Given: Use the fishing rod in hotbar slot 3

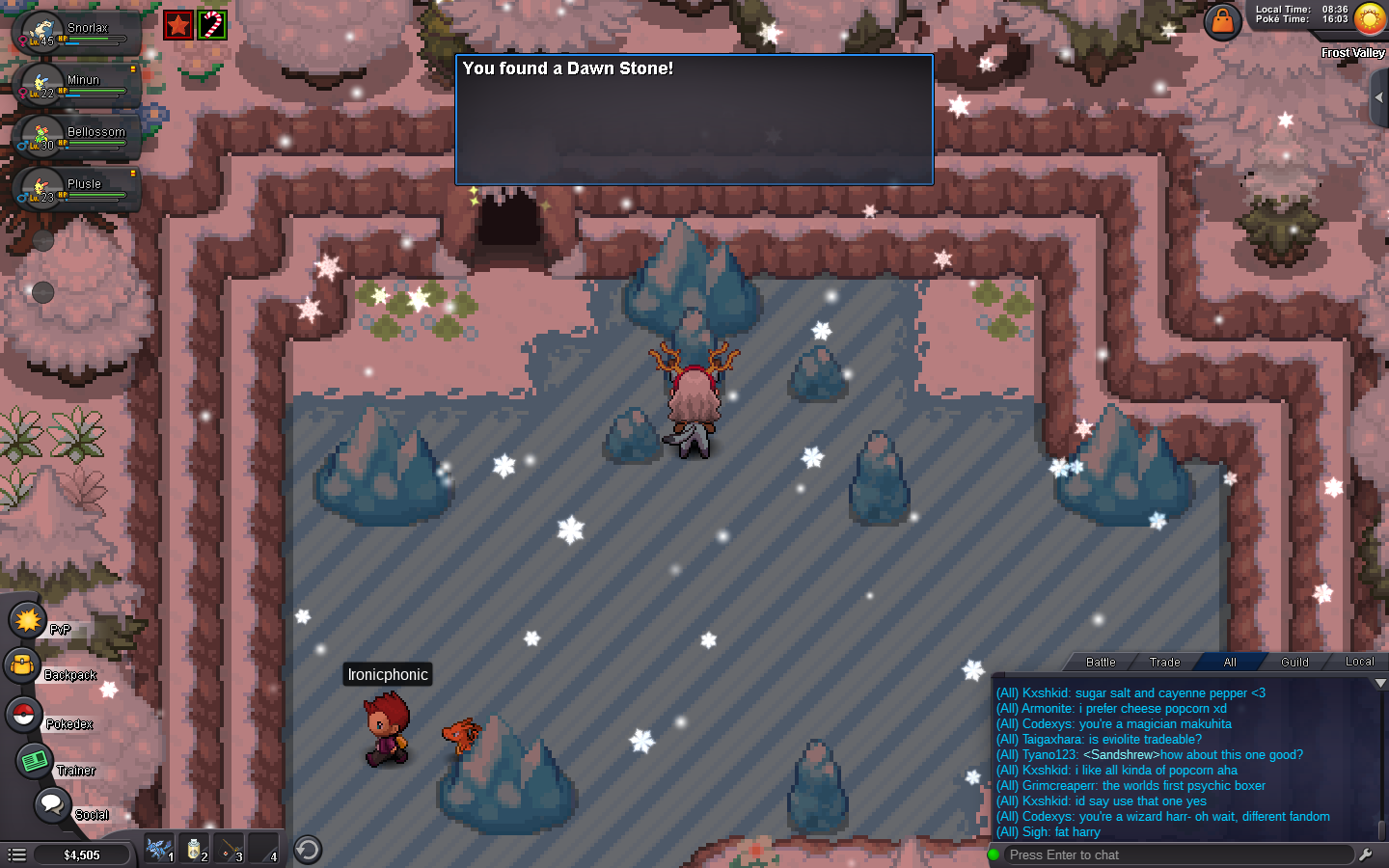Looking at the screenshot, I should (229, 849).
